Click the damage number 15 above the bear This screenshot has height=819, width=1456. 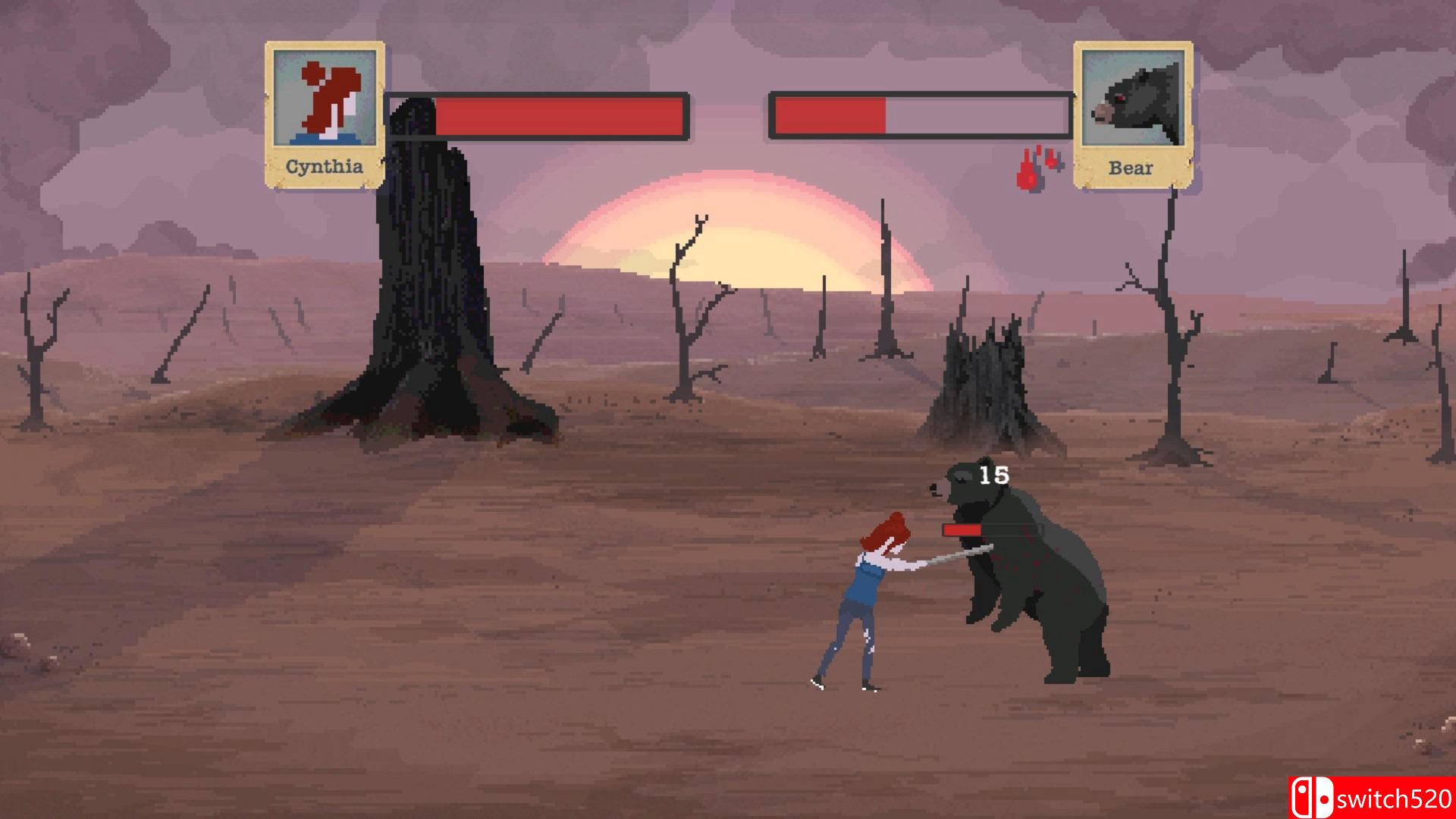[x=996, y=475]
